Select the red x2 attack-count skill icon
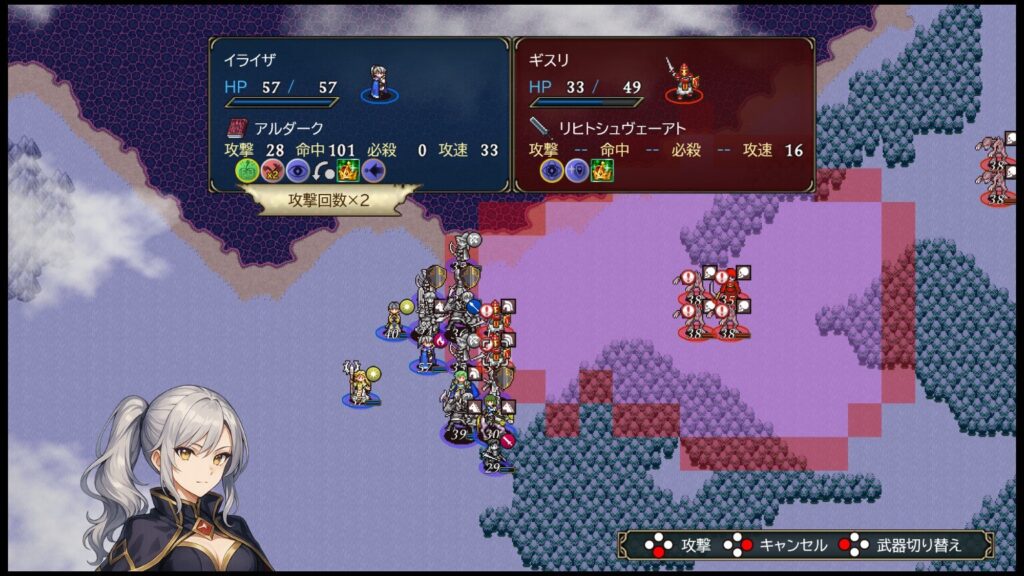Viewport: 1024px width, 576px height. click(271, 170)
